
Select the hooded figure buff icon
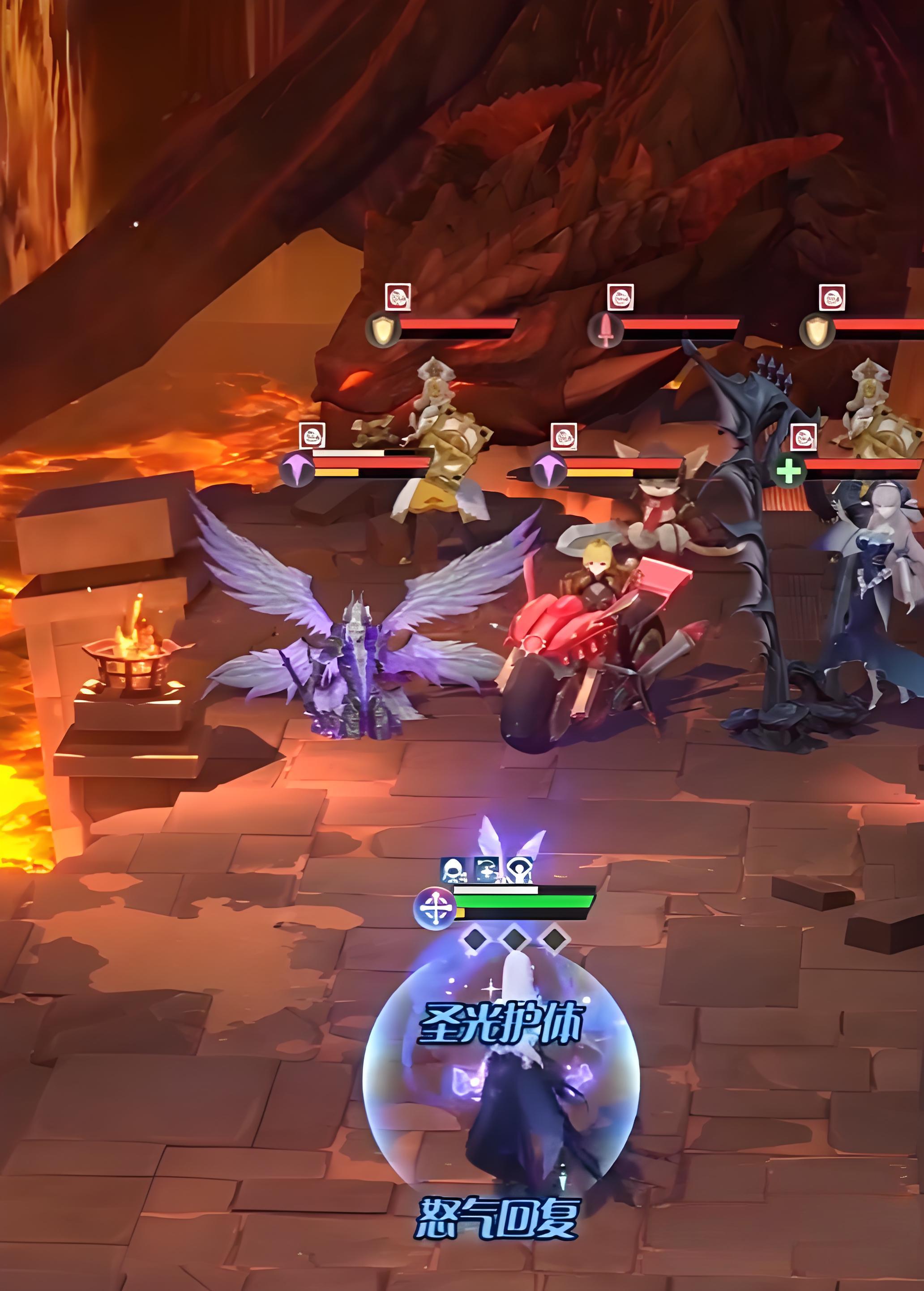(453, 871)
